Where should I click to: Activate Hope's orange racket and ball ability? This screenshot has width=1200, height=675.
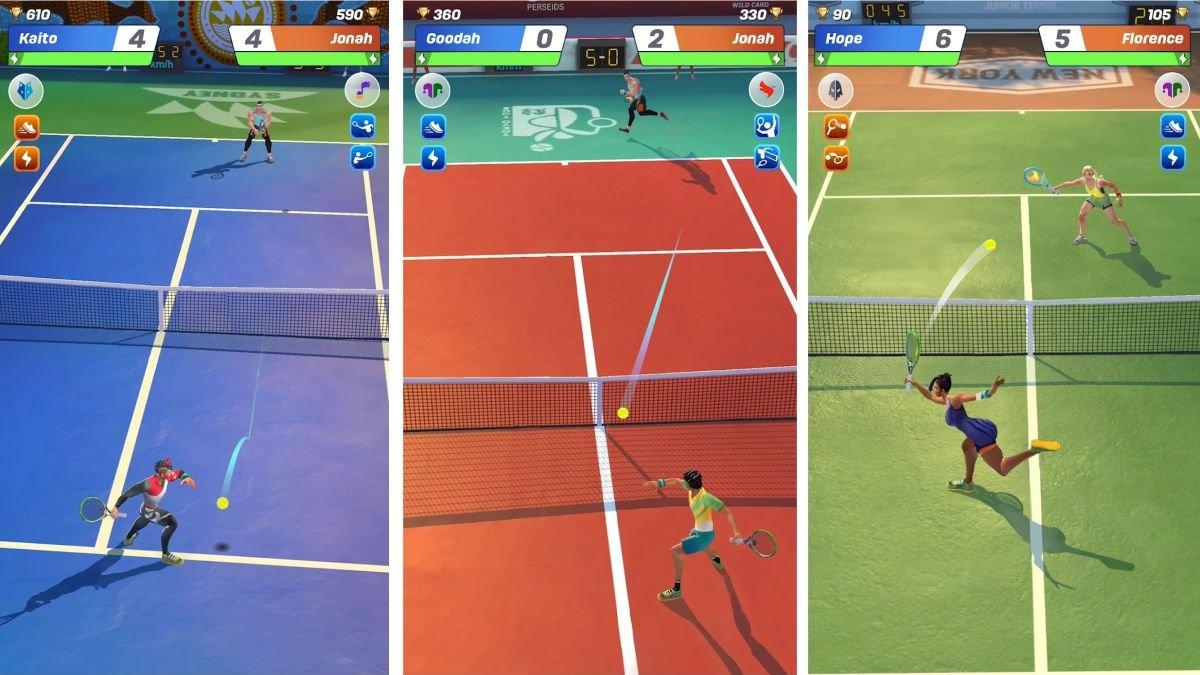(836, 127)
